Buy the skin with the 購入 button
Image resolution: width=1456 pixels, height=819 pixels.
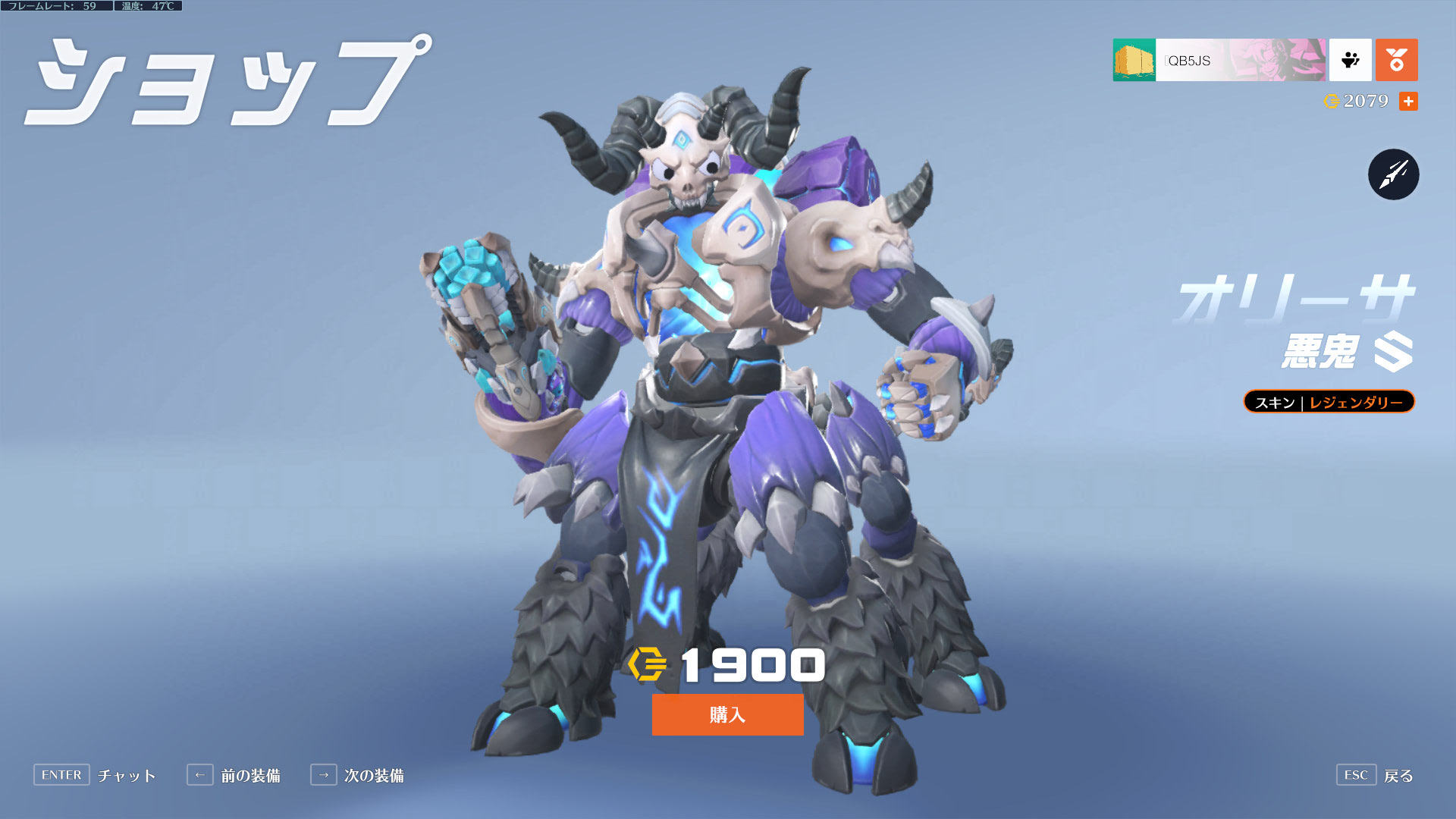click(x=727, y=714)
